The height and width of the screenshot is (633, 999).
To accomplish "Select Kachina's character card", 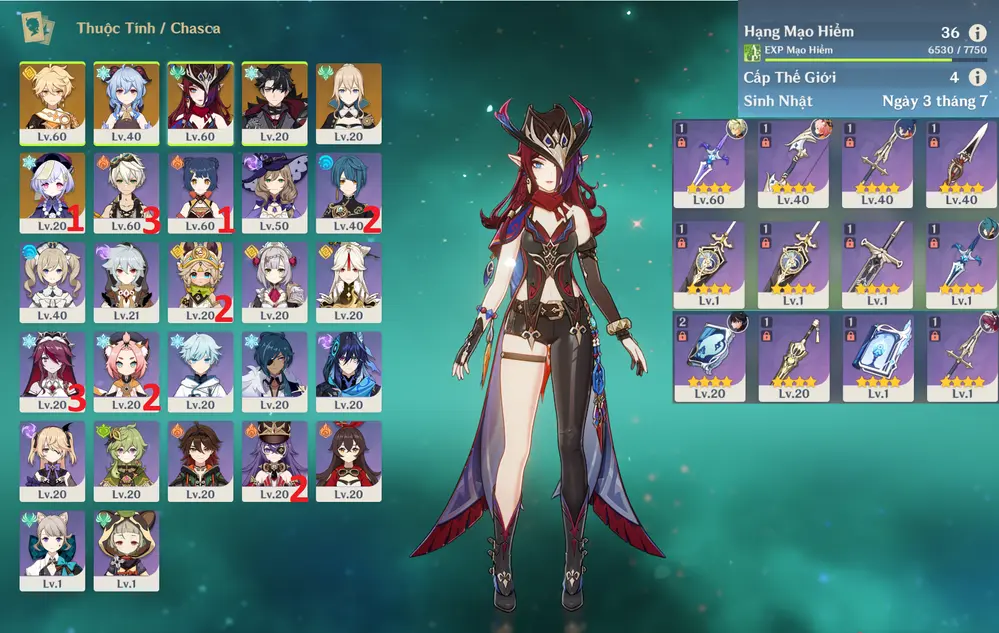I will point(200,282).
